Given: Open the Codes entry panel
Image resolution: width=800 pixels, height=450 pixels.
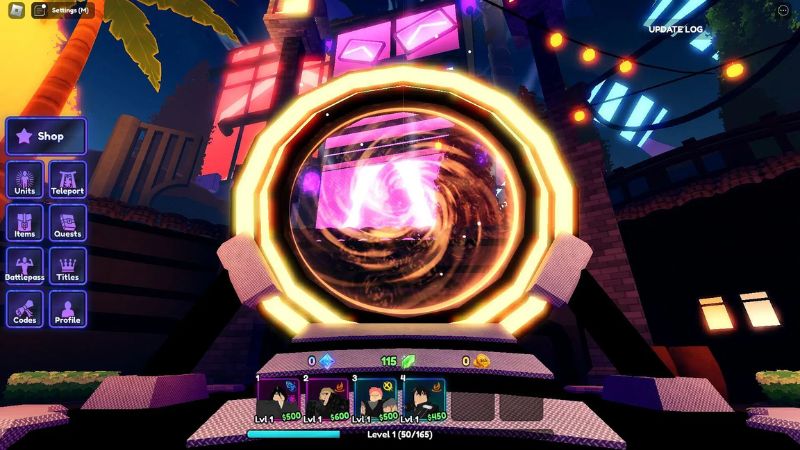Looking at the screenshot, I should (25, 309).
